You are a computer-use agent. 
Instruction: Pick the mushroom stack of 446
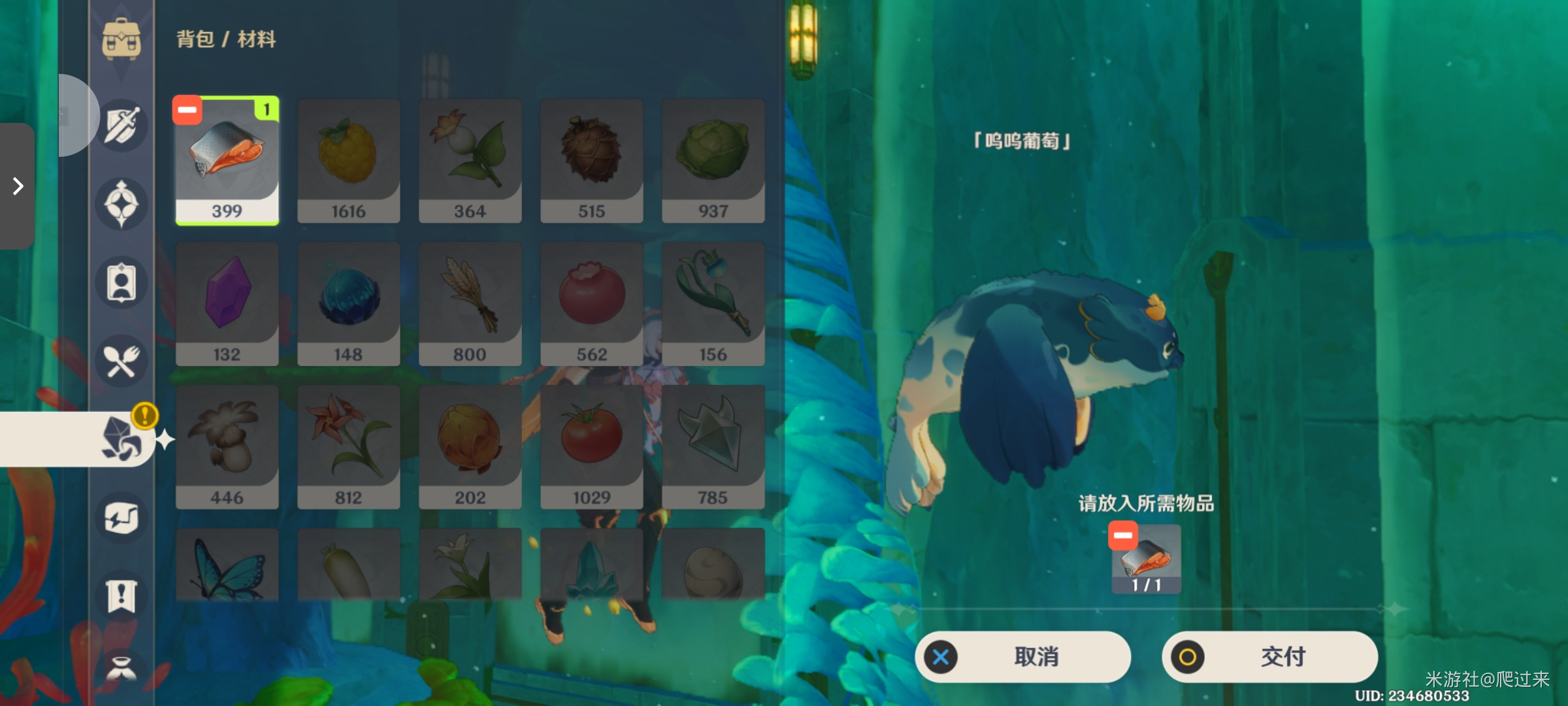coord(227,447)
